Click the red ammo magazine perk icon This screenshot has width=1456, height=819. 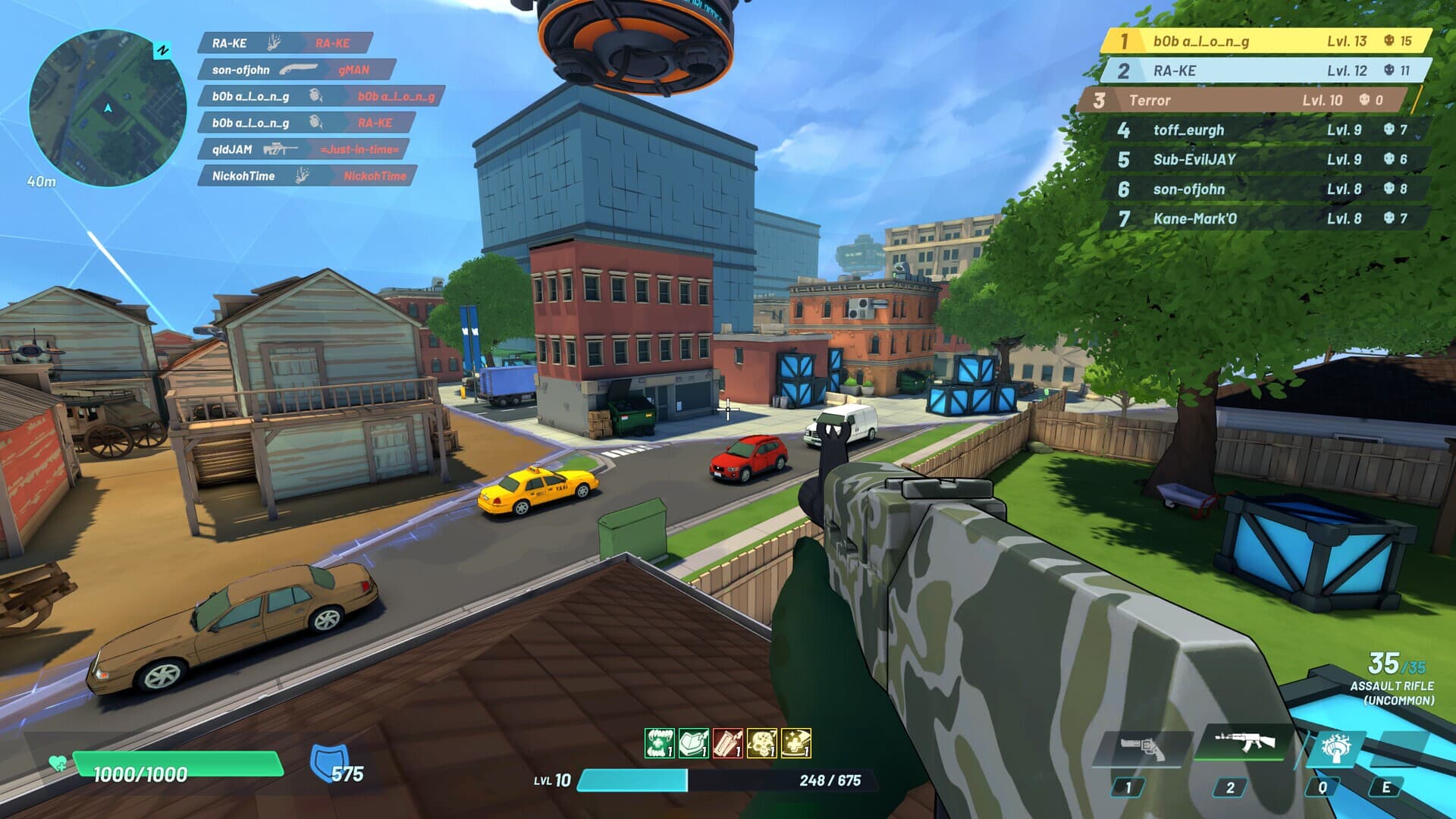(x=728, y=743)
